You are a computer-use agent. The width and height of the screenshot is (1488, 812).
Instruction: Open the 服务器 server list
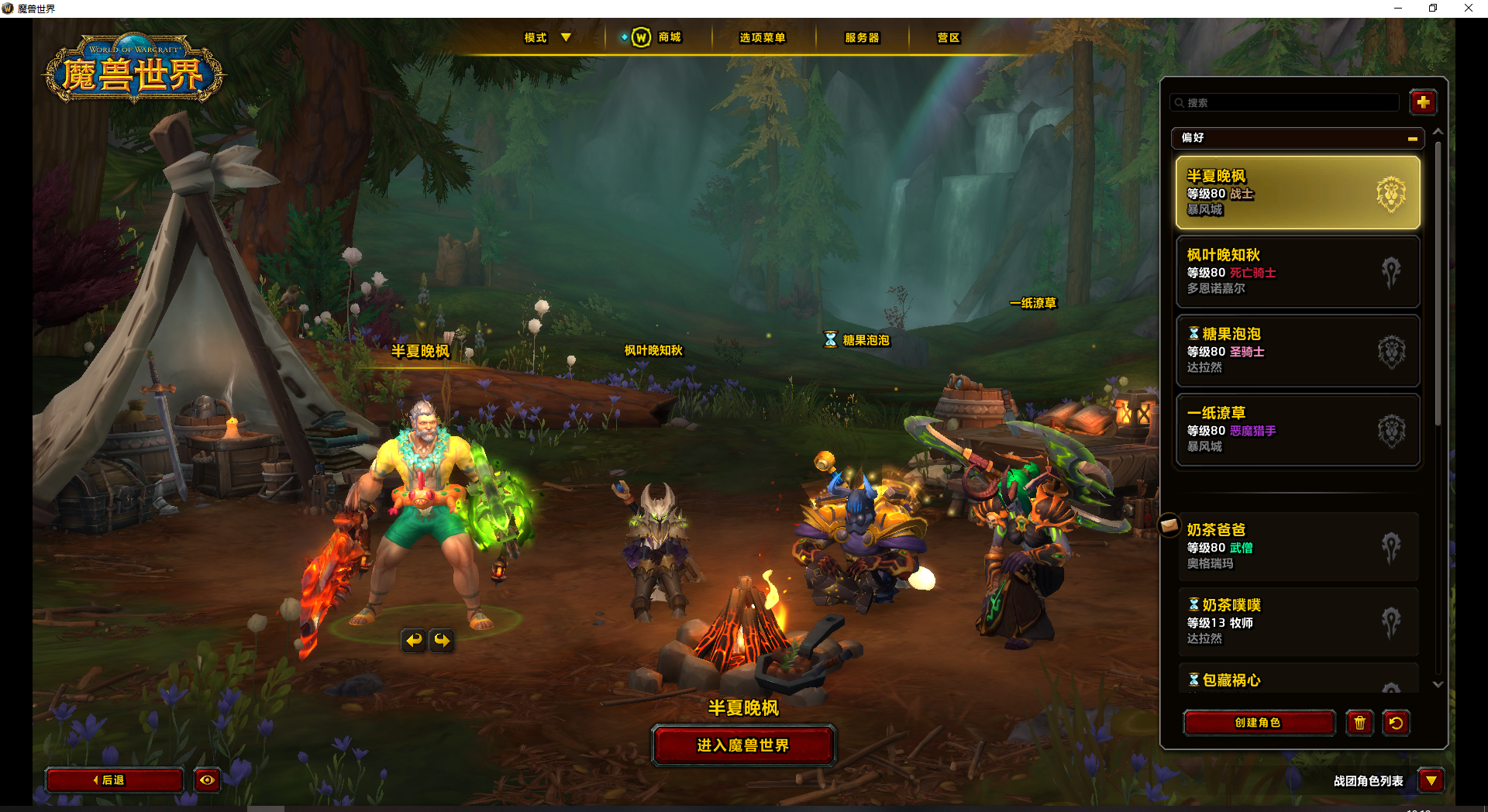862,37
